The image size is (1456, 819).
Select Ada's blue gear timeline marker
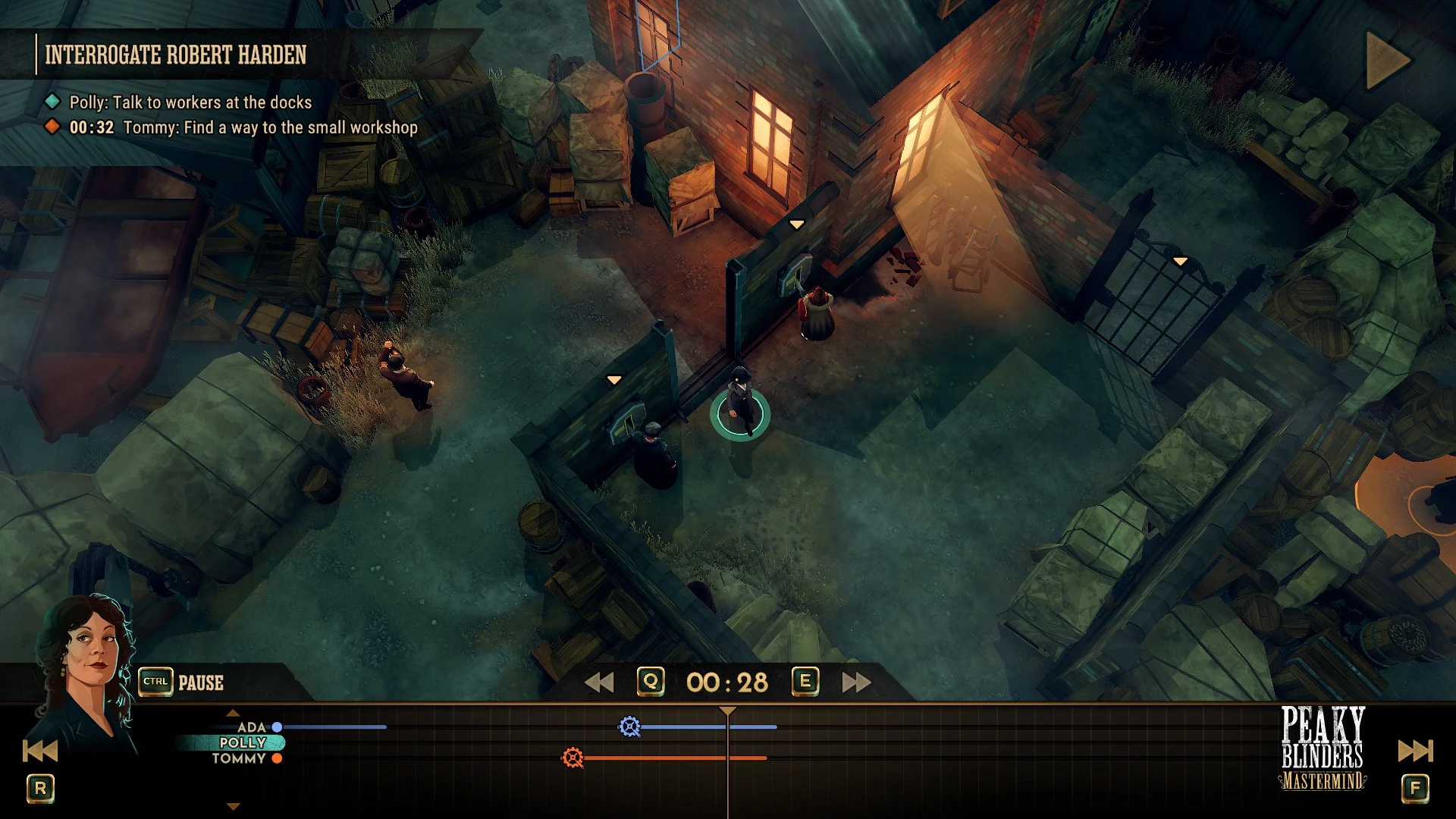[629, 726]
